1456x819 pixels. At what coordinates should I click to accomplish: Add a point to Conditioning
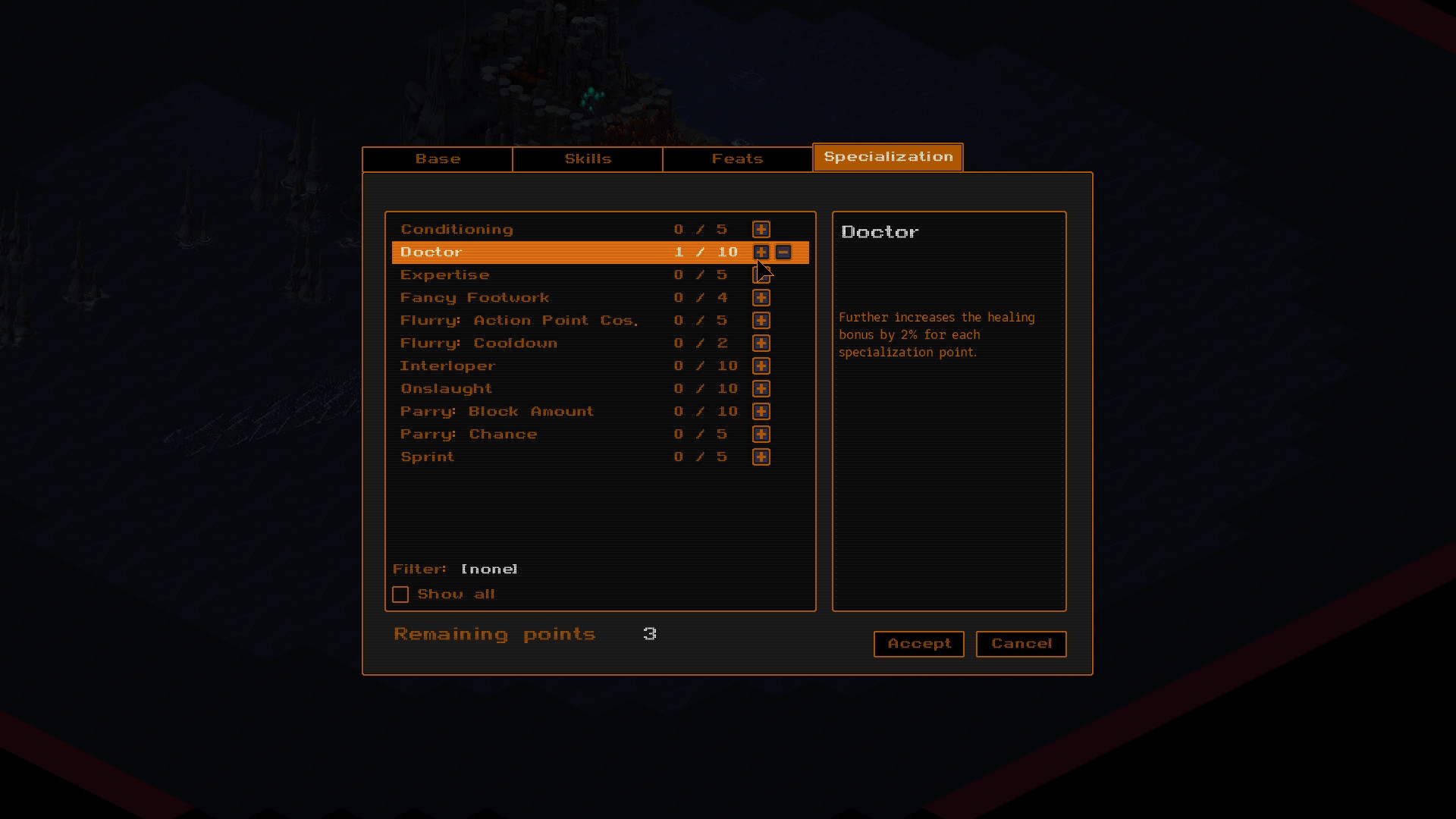tap(761, 229)
